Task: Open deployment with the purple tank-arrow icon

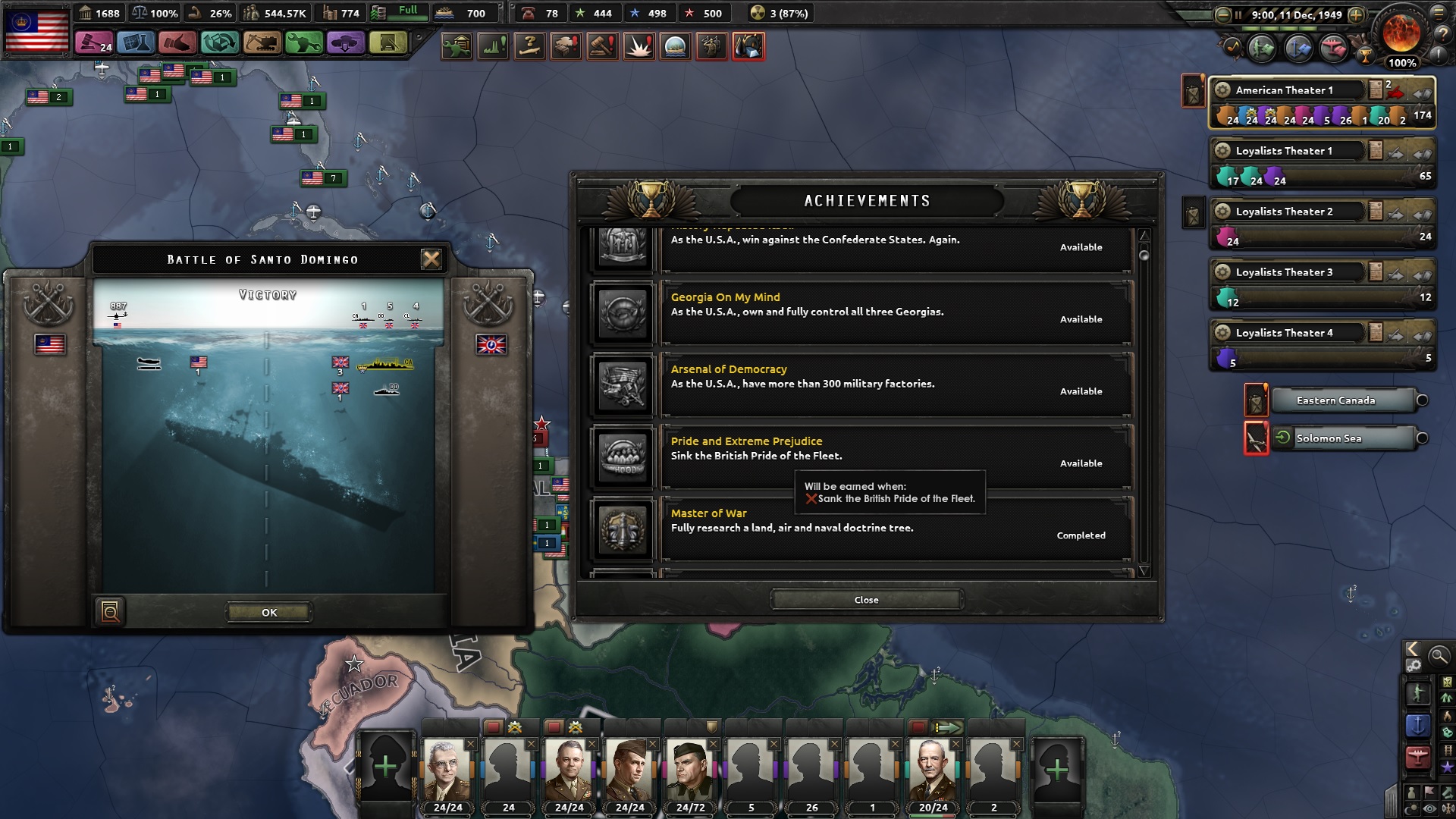Action: 346,44
